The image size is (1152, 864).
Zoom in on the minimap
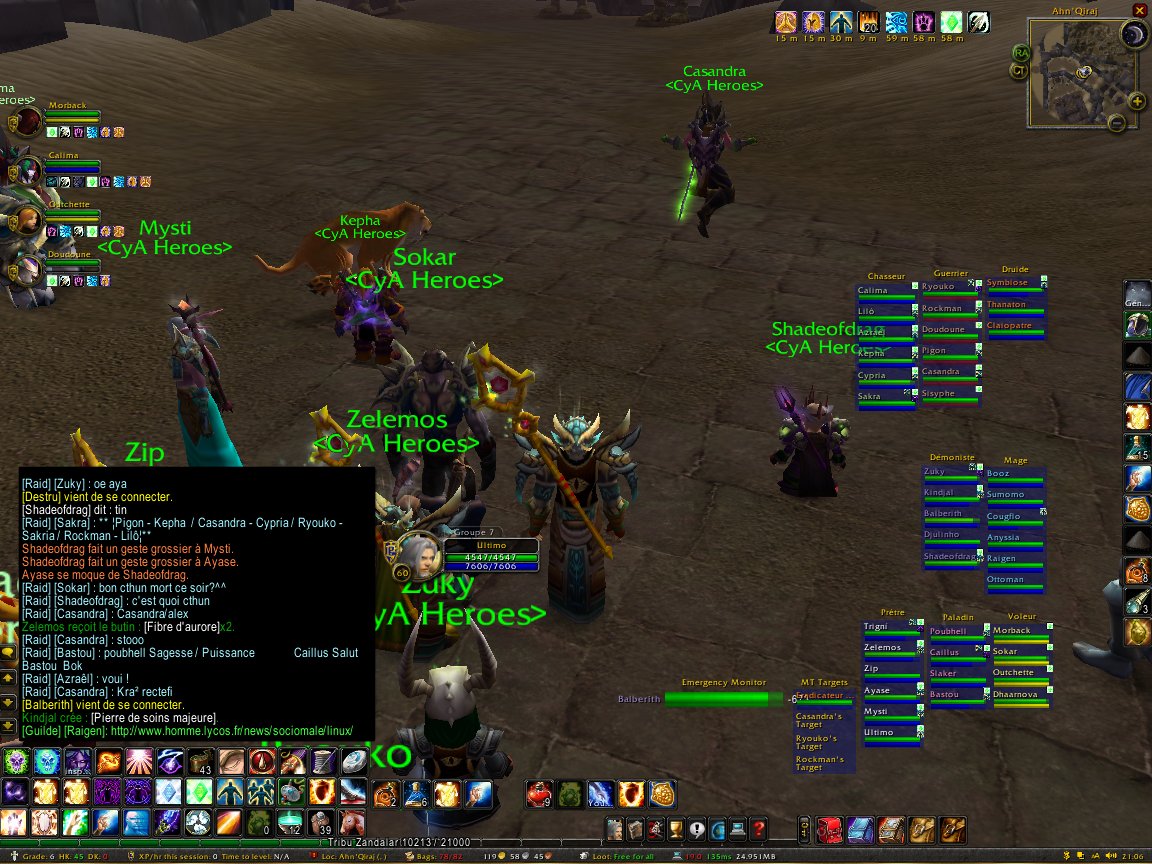pos(1136,101)
